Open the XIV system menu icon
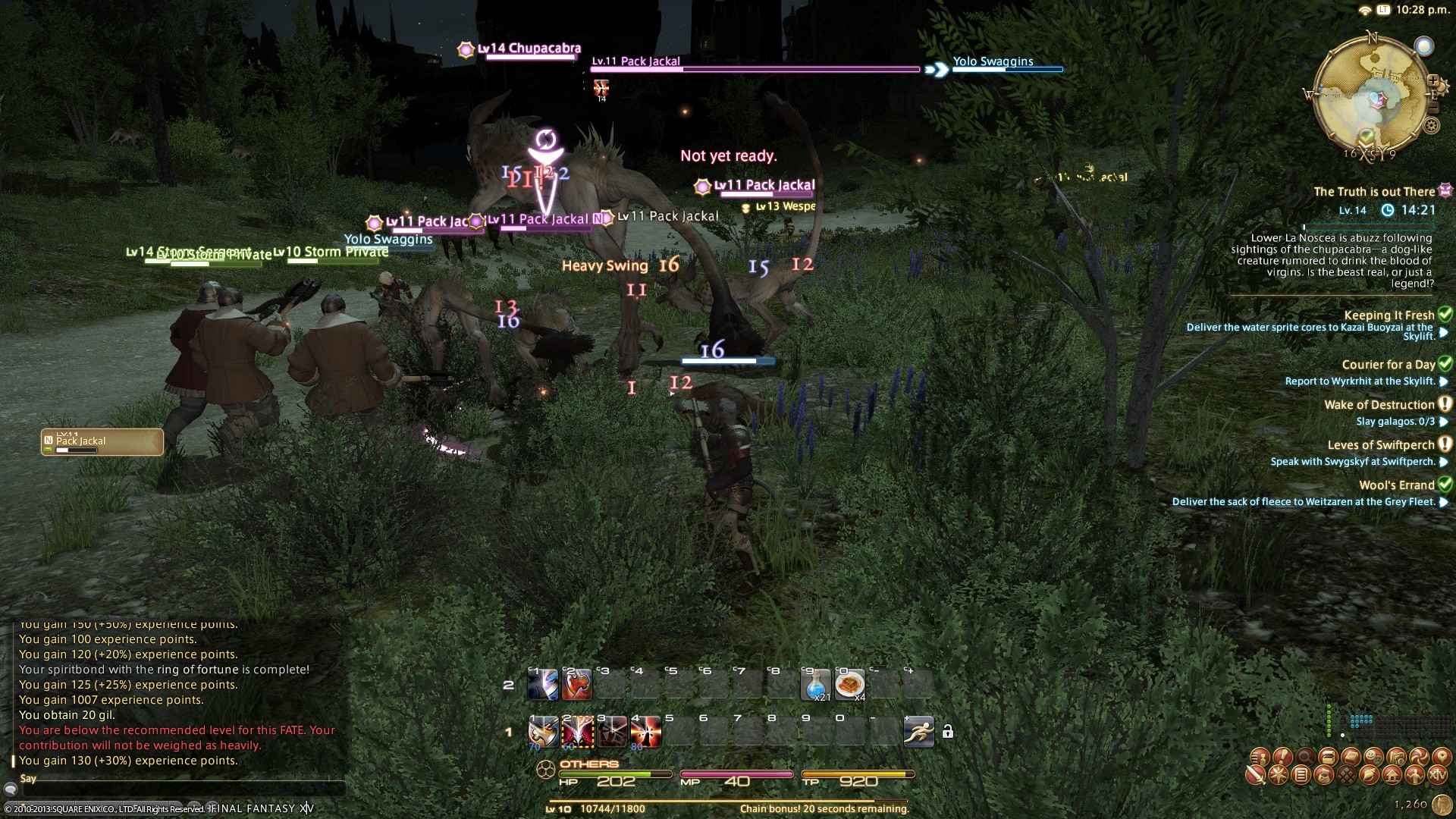 point(1437,776)
